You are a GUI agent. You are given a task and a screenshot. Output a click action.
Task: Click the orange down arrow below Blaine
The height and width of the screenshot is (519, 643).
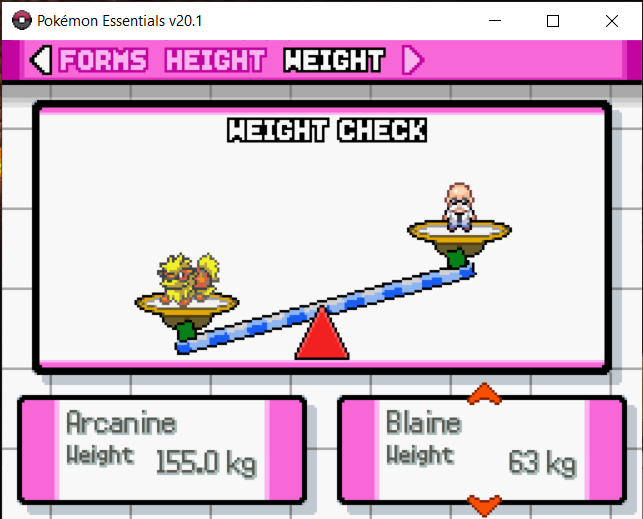point(483,505)
